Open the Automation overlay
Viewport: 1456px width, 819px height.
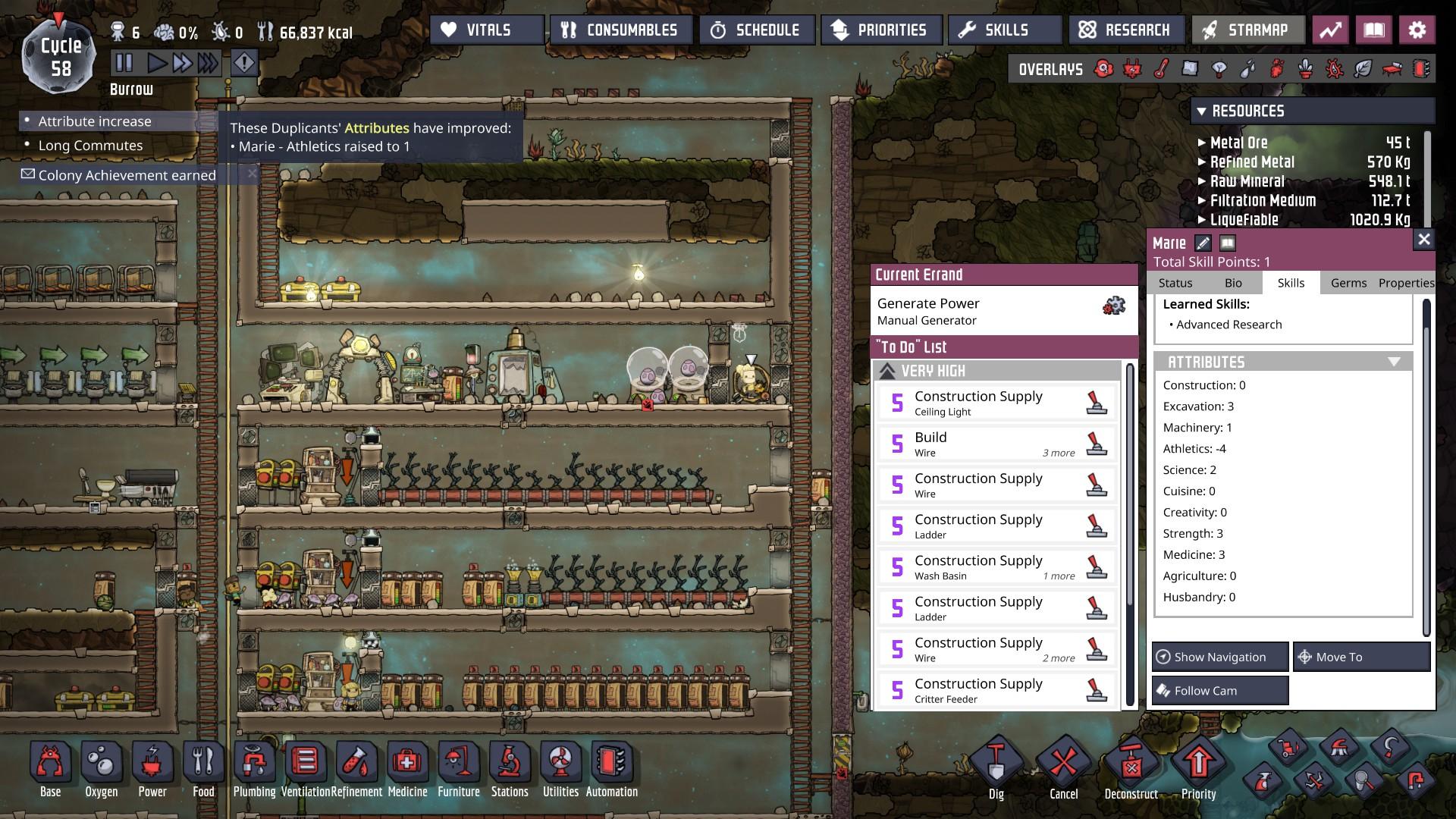coord(1420,69)
